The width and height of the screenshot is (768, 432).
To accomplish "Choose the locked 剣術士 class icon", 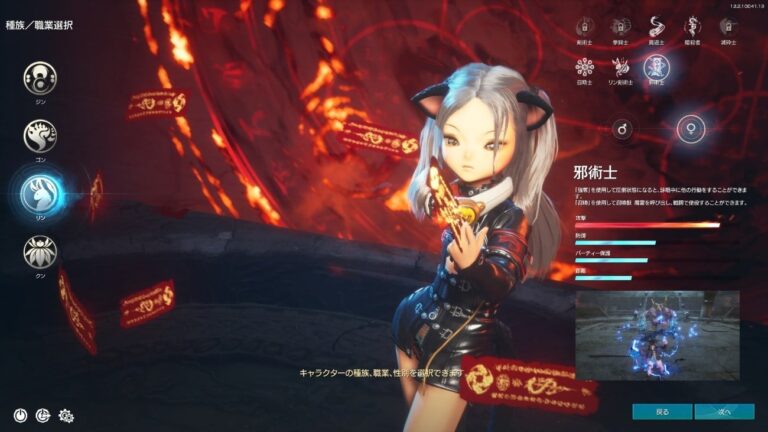I will [x=585, y=27].
